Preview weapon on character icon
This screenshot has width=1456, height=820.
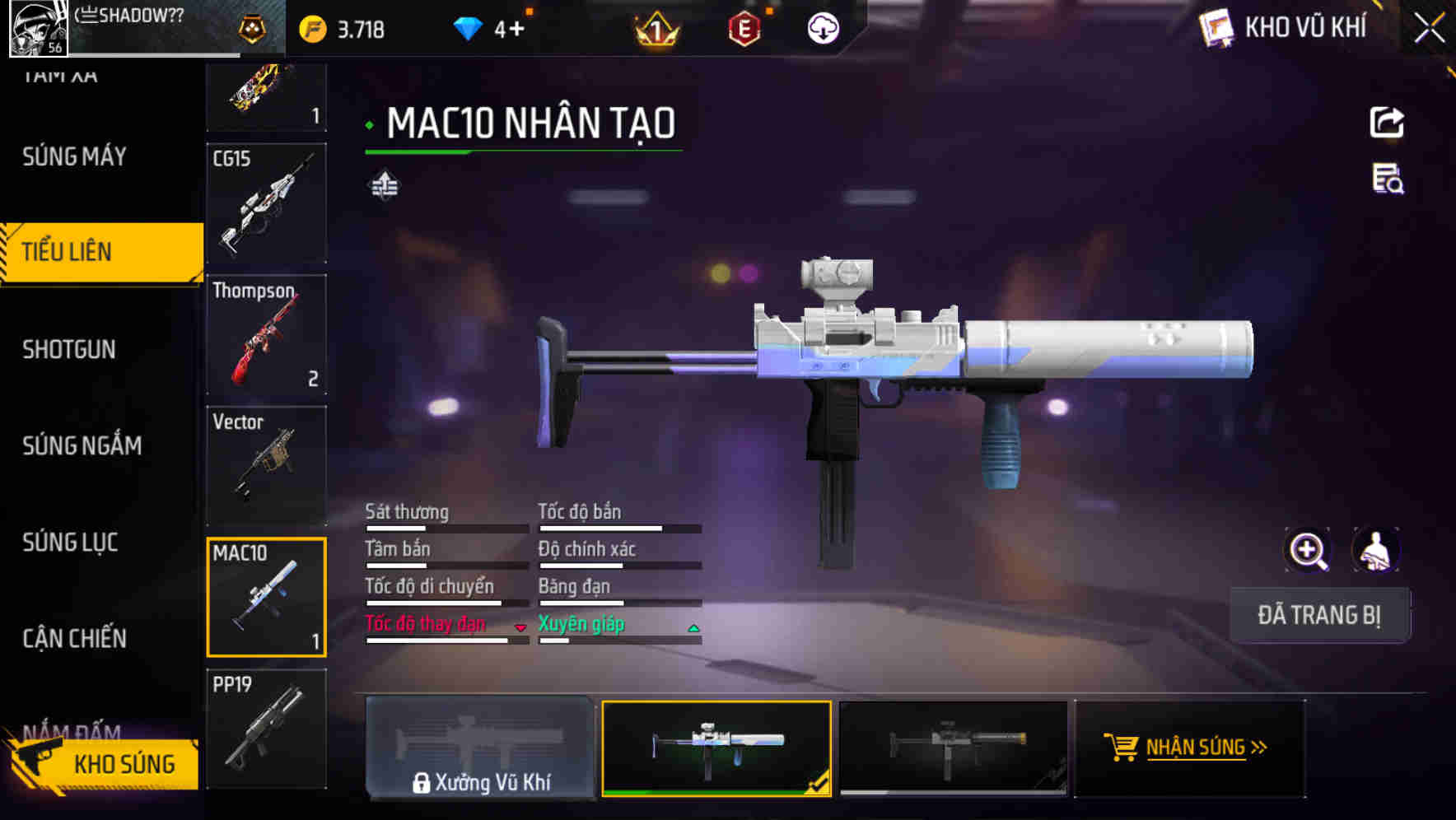pos(1374,550)
